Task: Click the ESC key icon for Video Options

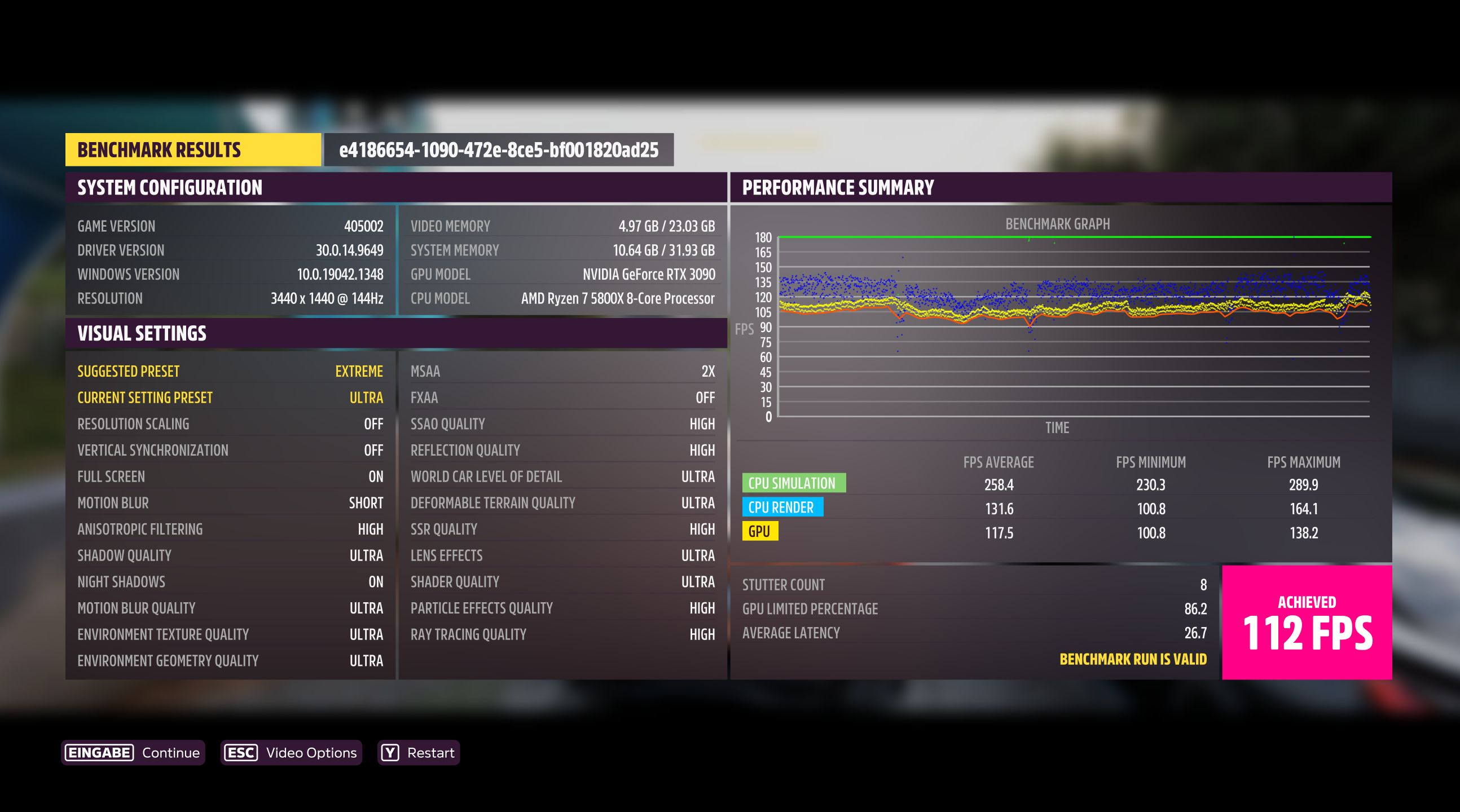Action: [240, 752]
